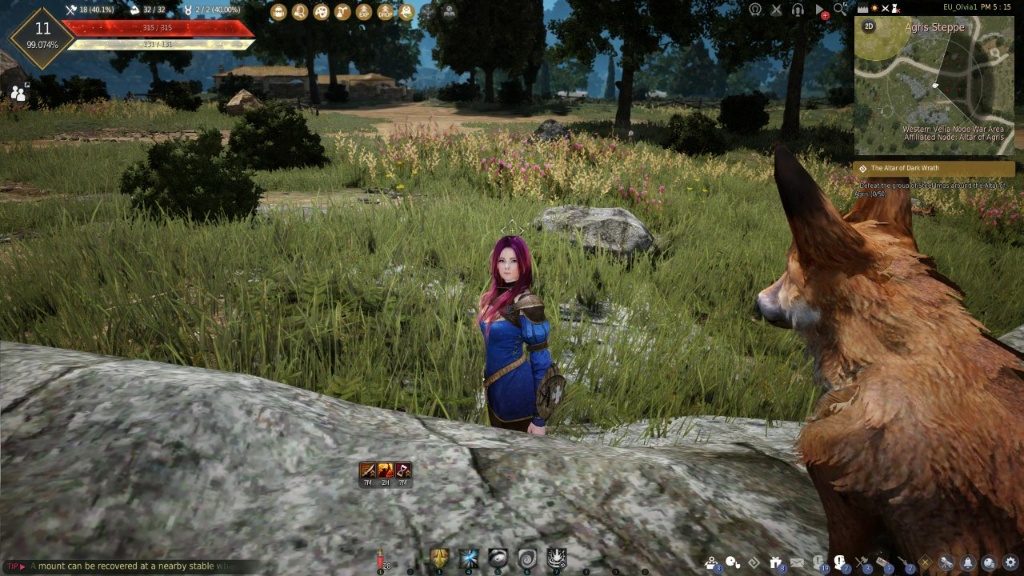Activate the golden shield skill in quickslot
This screenshot has height=576, width=1024.
coord(438,558)
